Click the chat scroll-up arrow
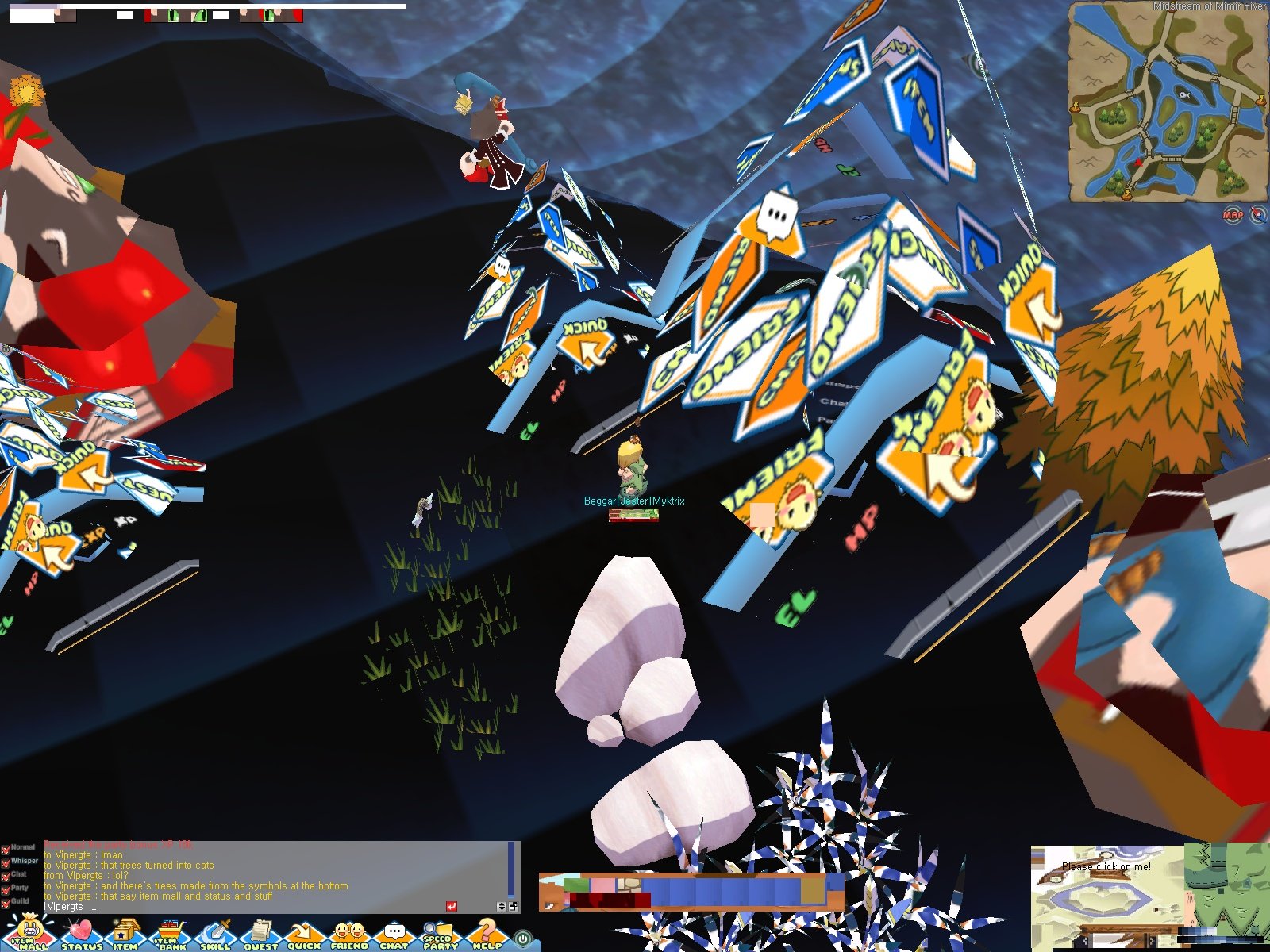Image resolution: width=1270 pixels, height=952 pixels. click(502, 902)
